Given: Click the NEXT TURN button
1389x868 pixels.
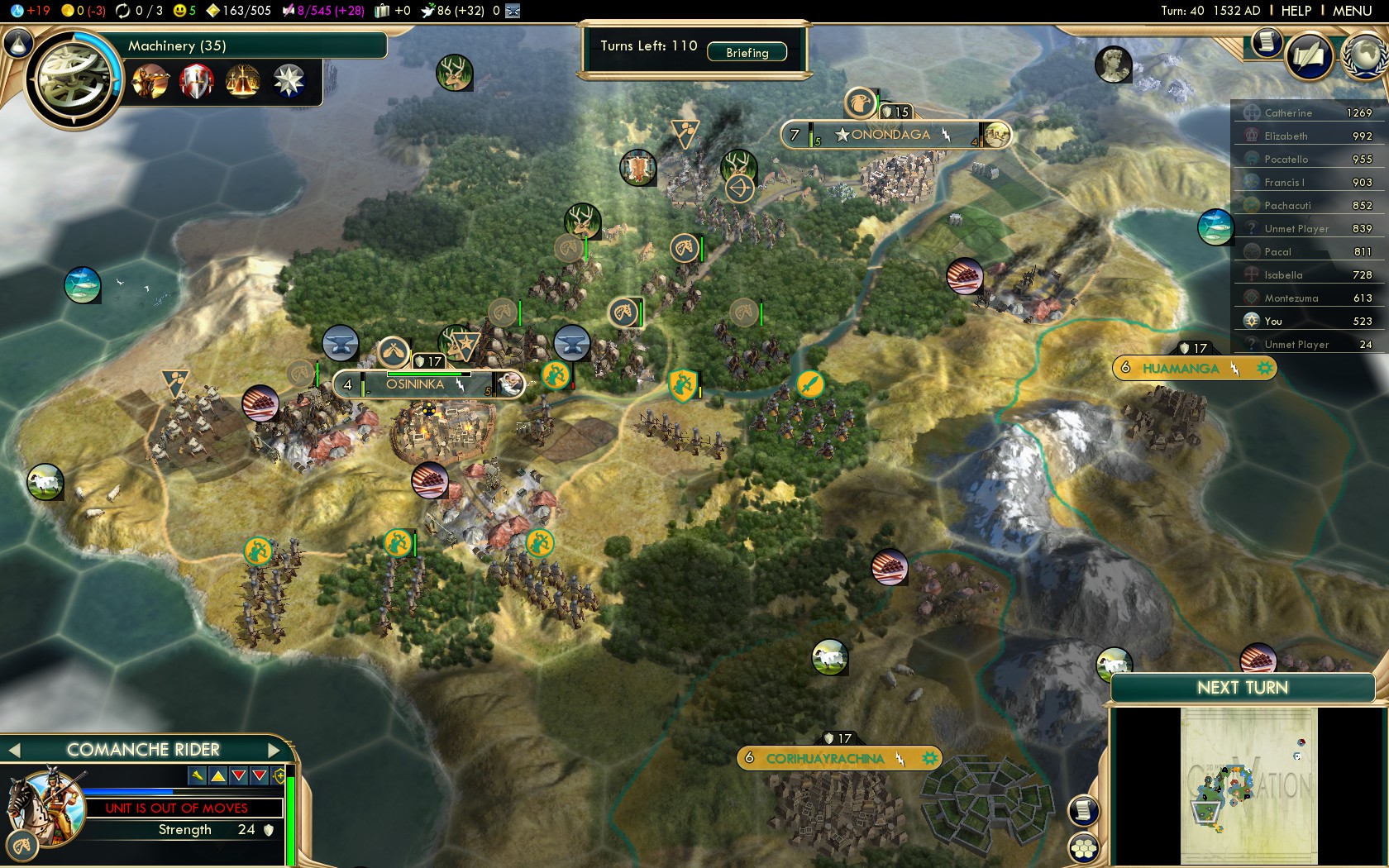Looking at the screenshot, I should pos(1242,688).
